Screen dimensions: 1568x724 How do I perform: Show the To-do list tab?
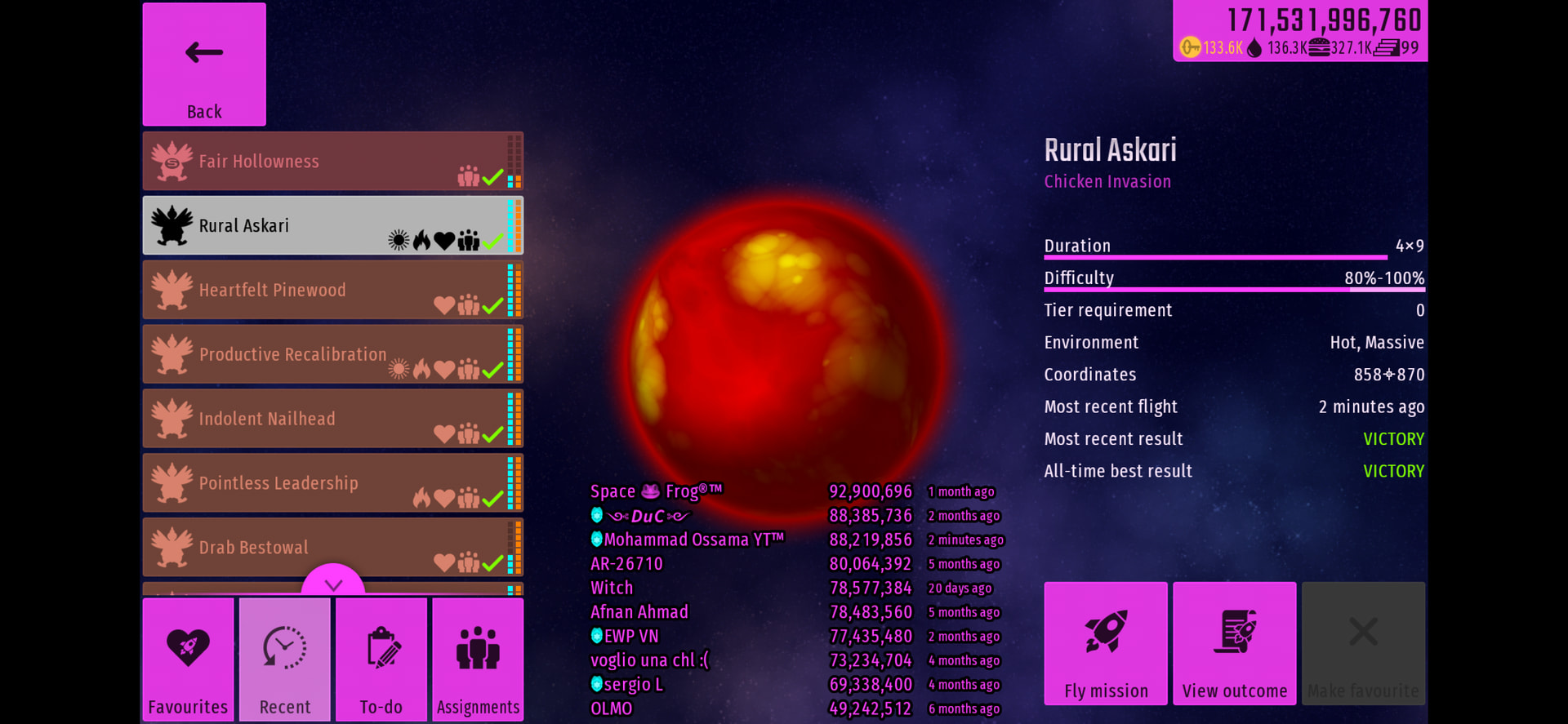[381, 660]
